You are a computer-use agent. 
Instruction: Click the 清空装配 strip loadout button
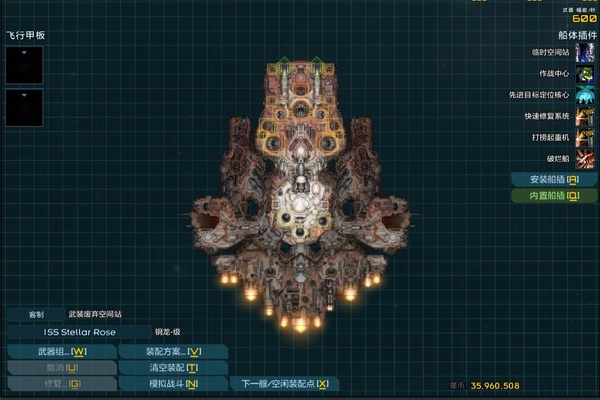point(173,368)
